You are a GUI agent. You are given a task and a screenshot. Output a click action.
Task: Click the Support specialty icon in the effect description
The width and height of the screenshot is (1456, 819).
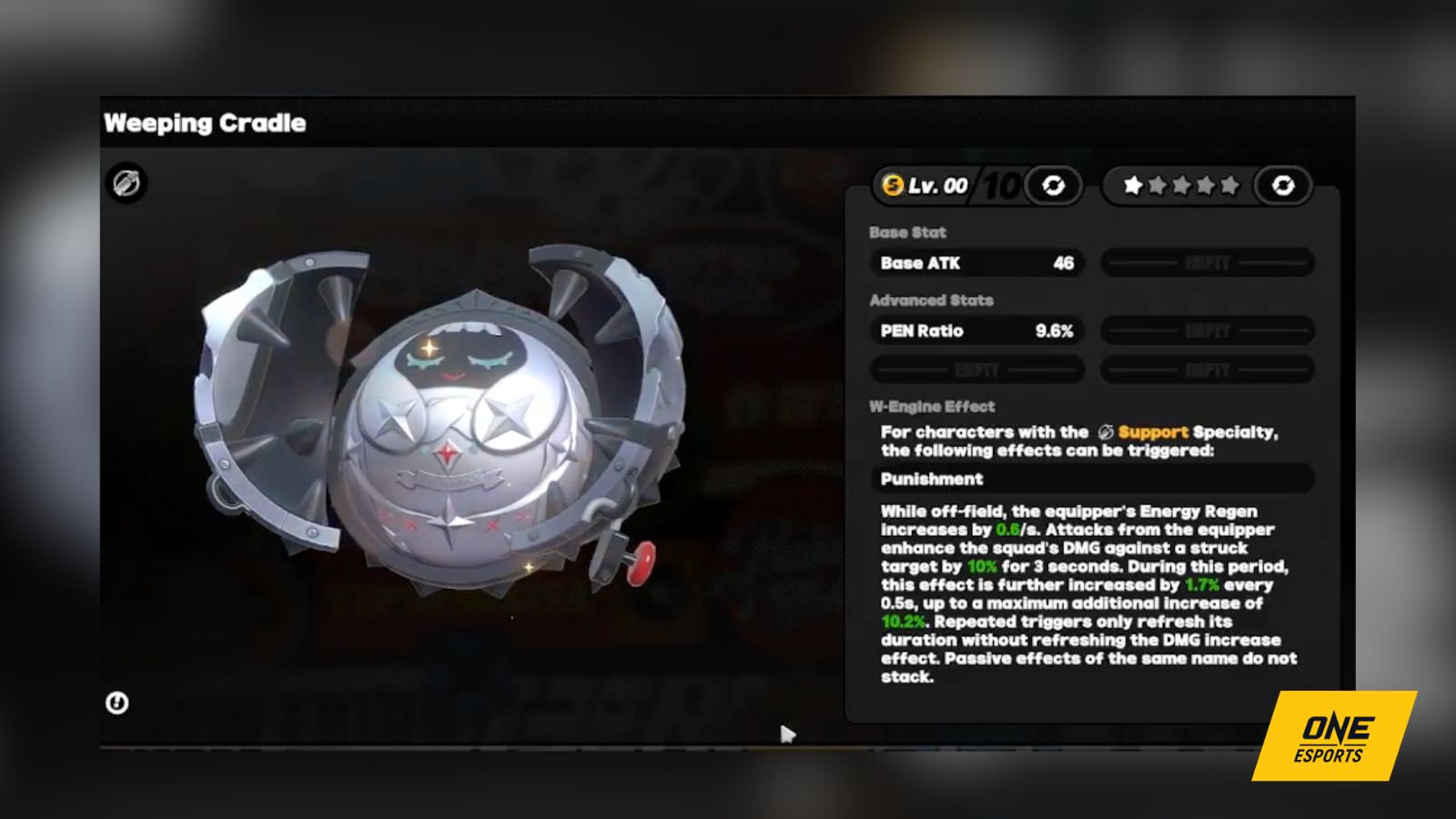1107,432
